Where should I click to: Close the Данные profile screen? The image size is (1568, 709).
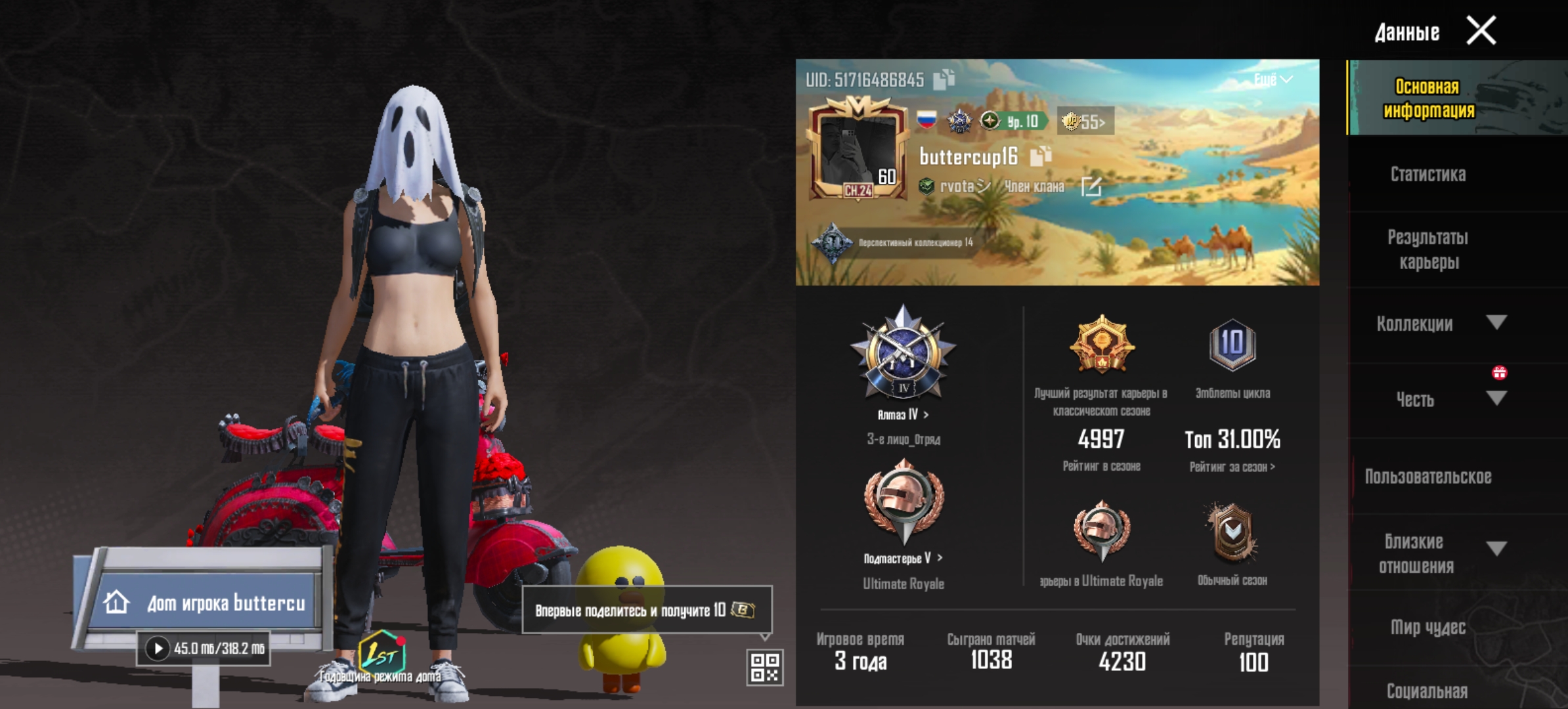(x=1481, y=31)
